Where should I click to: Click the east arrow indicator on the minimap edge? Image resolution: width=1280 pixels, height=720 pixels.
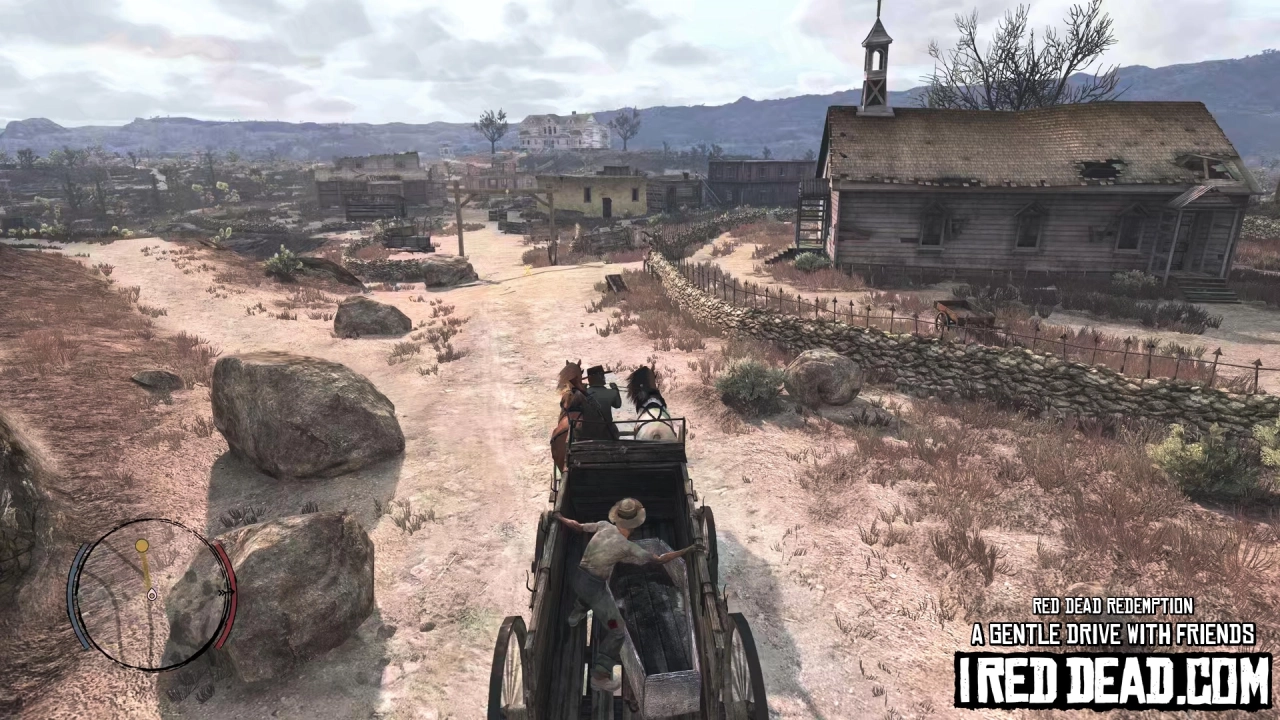coord(222,591)
